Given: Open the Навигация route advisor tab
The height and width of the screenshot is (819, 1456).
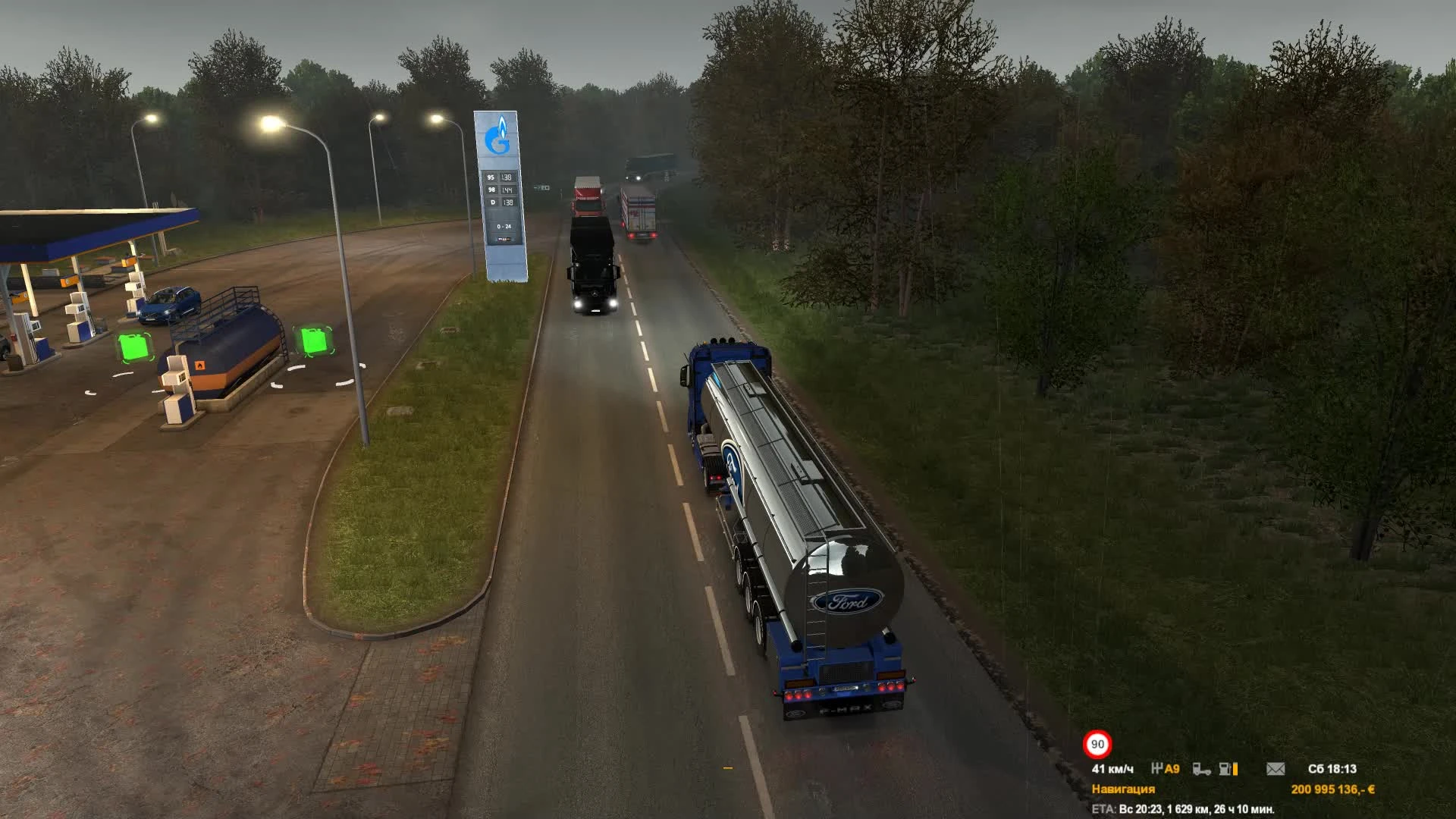Looking at the screenshot, I should coord(1123,789).
